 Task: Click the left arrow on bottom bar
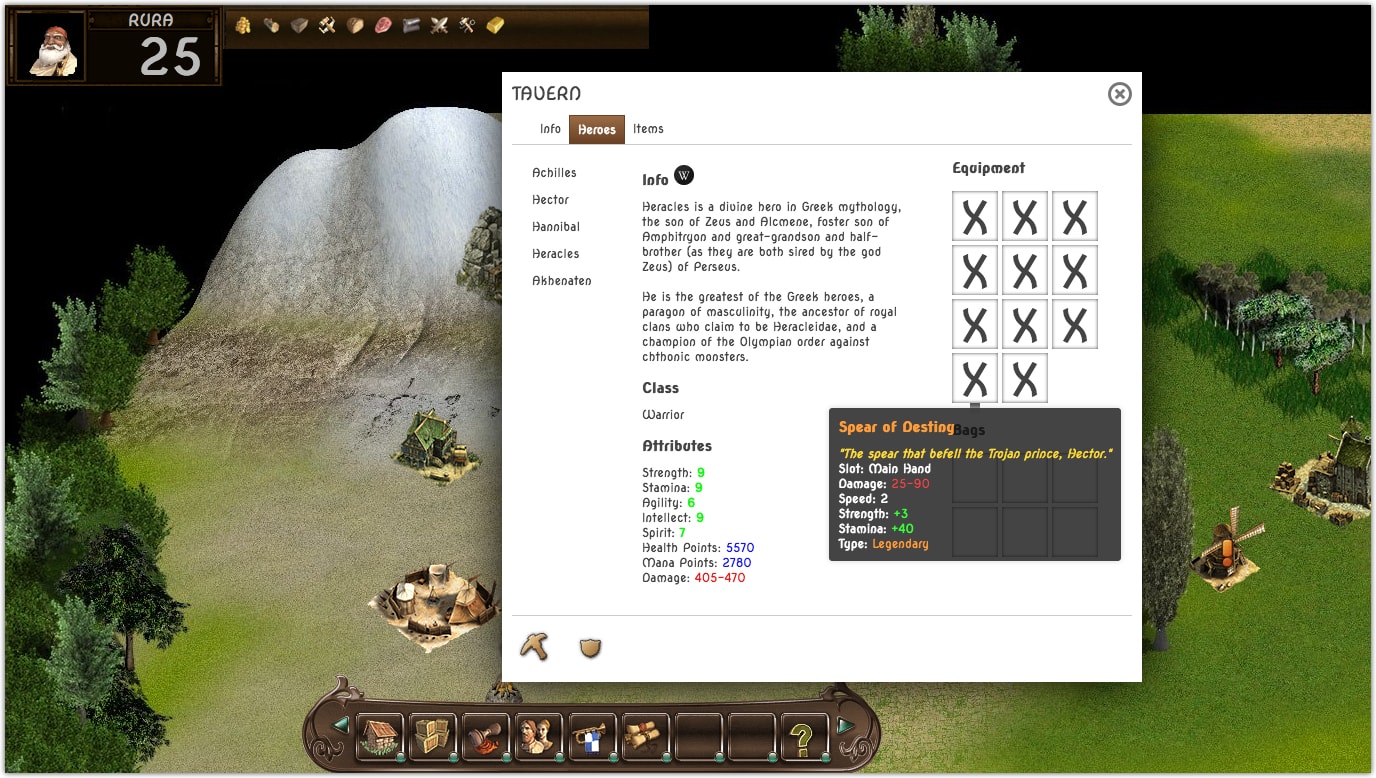click(341, 725)
